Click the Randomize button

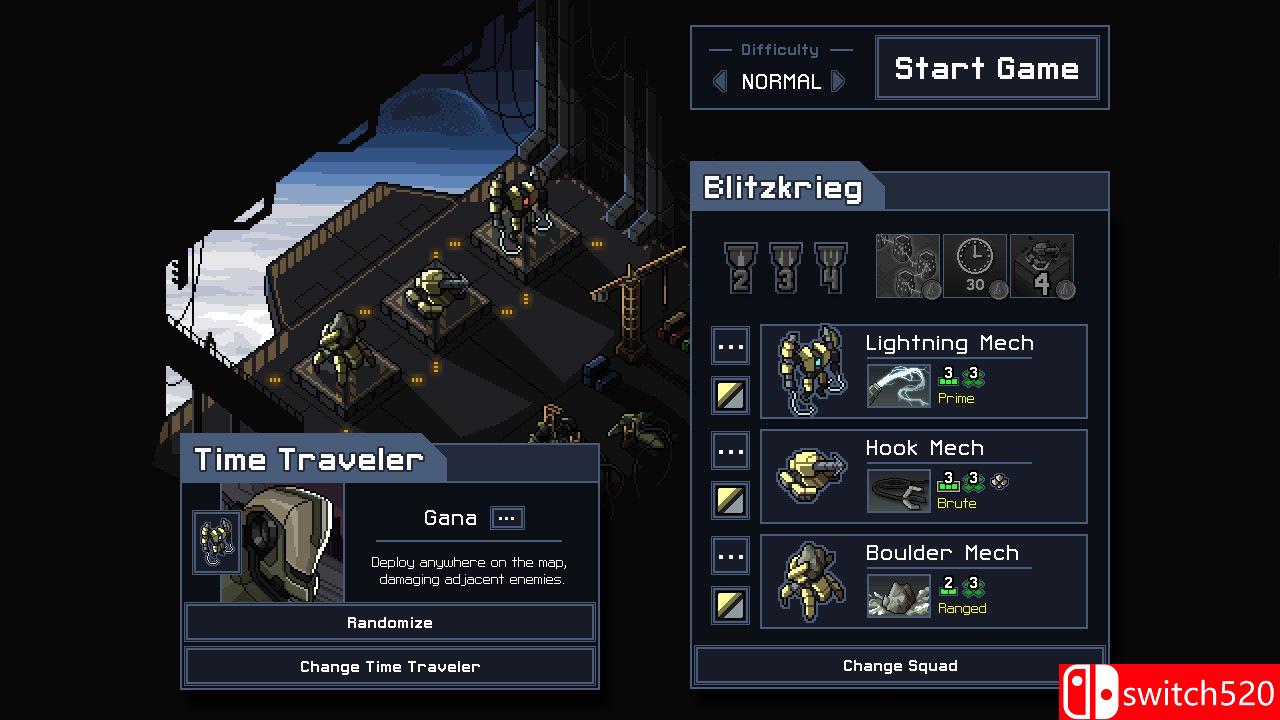389,622
